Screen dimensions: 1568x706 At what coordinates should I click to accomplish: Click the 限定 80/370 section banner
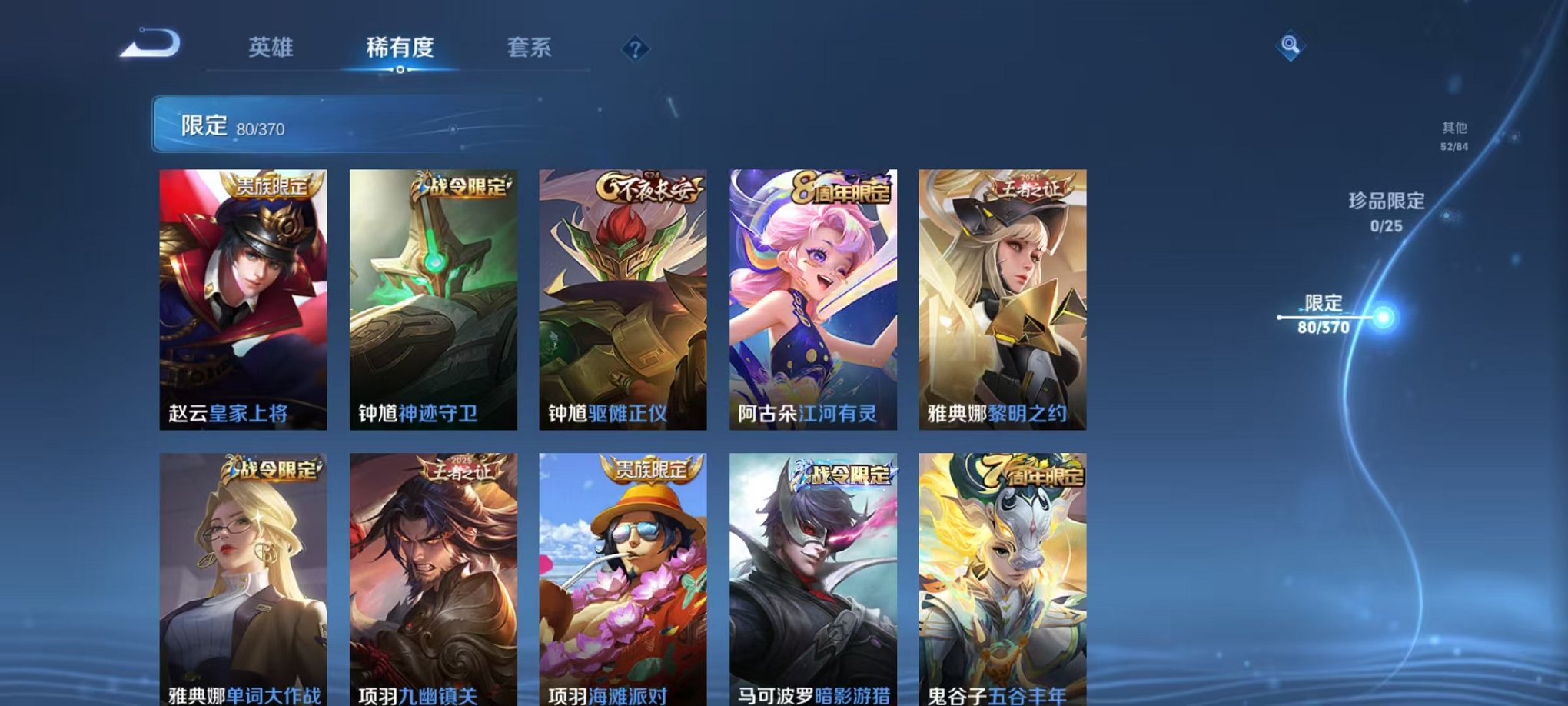307,125
